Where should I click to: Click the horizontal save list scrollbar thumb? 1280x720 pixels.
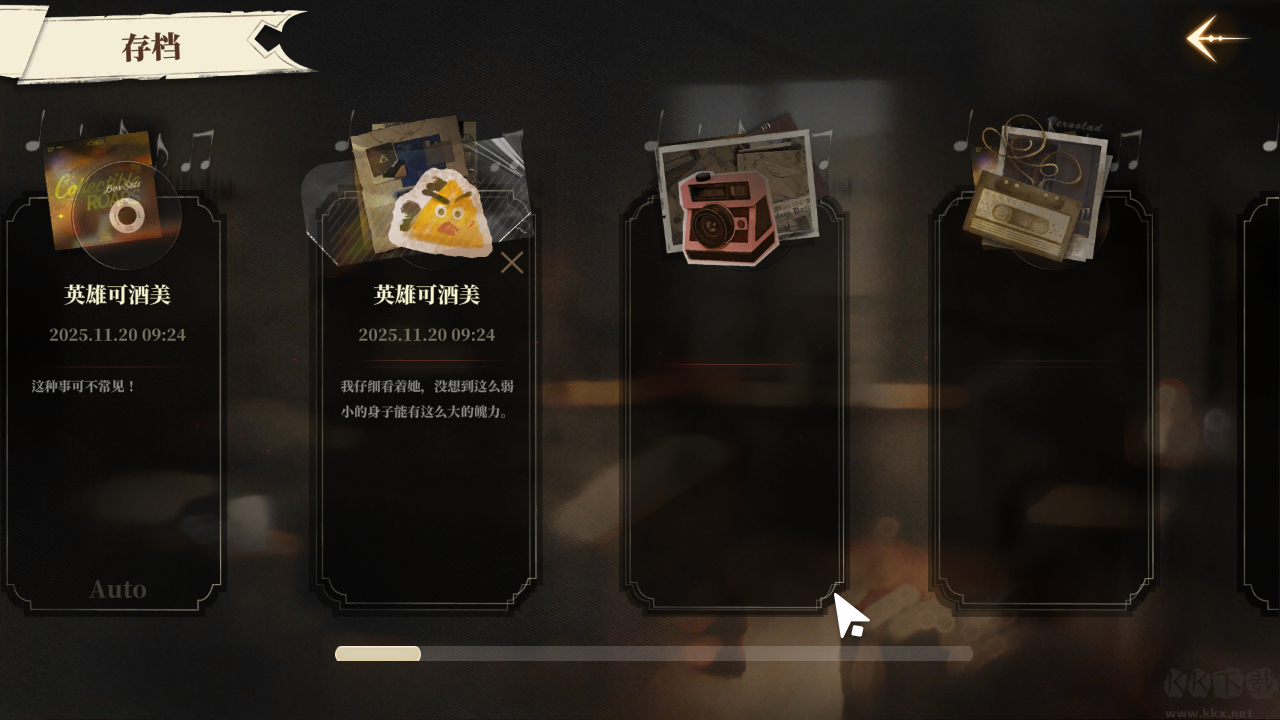pos(378,654)
